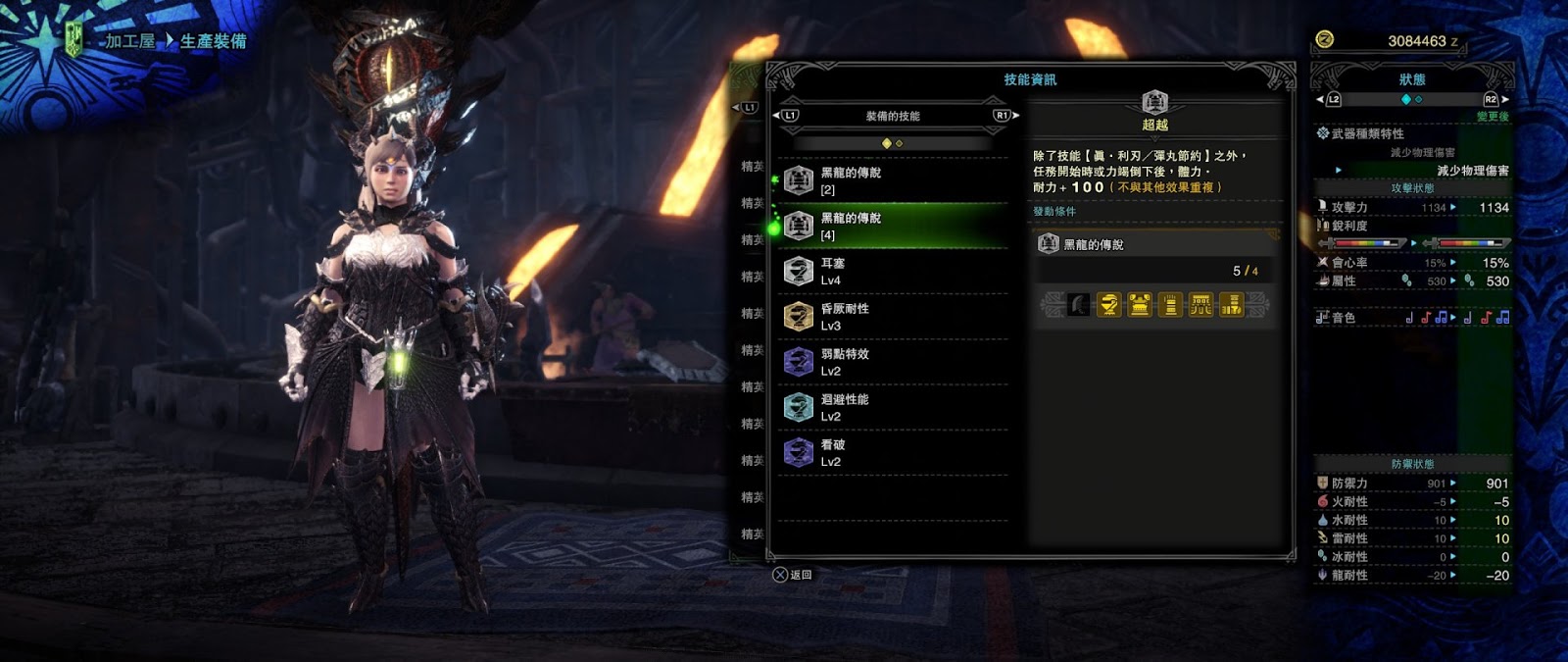Click the dark weapon icon in set pieces
The height and width of the screenshot is (662, 1568).
1078,305
